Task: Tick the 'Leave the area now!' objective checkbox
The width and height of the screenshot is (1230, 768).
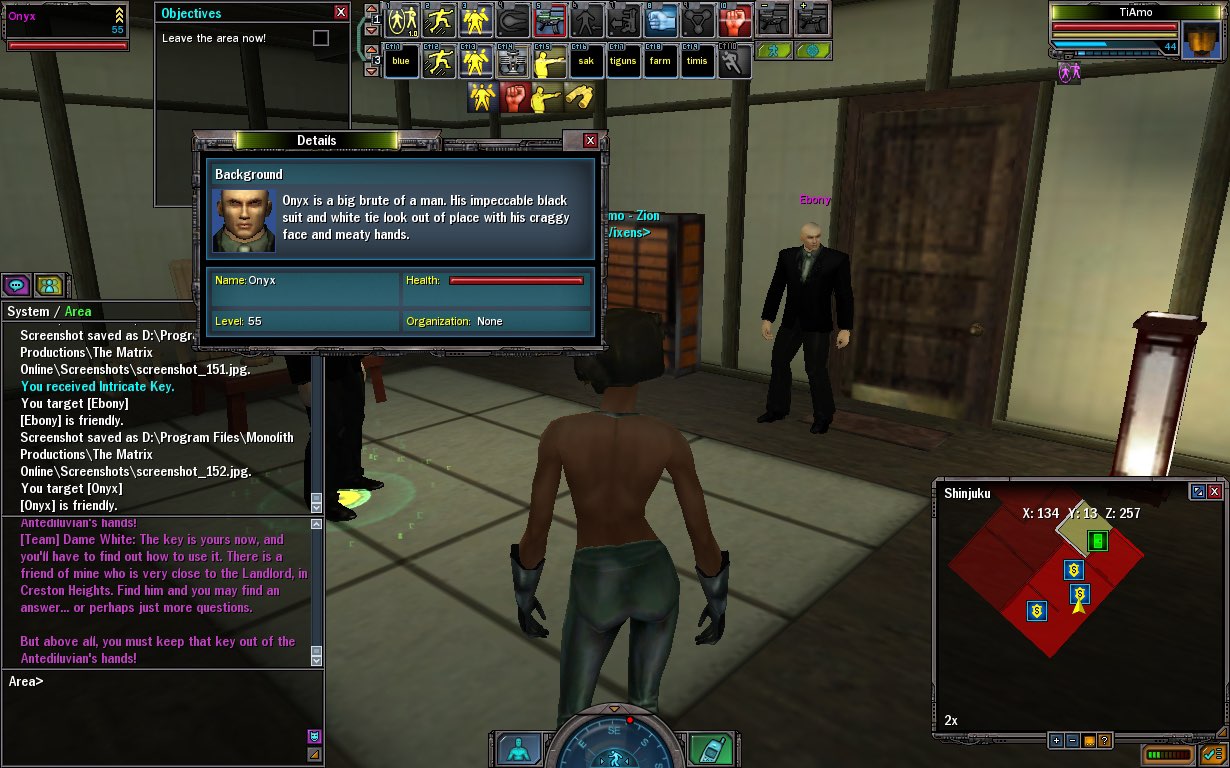Action: (x=320, y=38)
